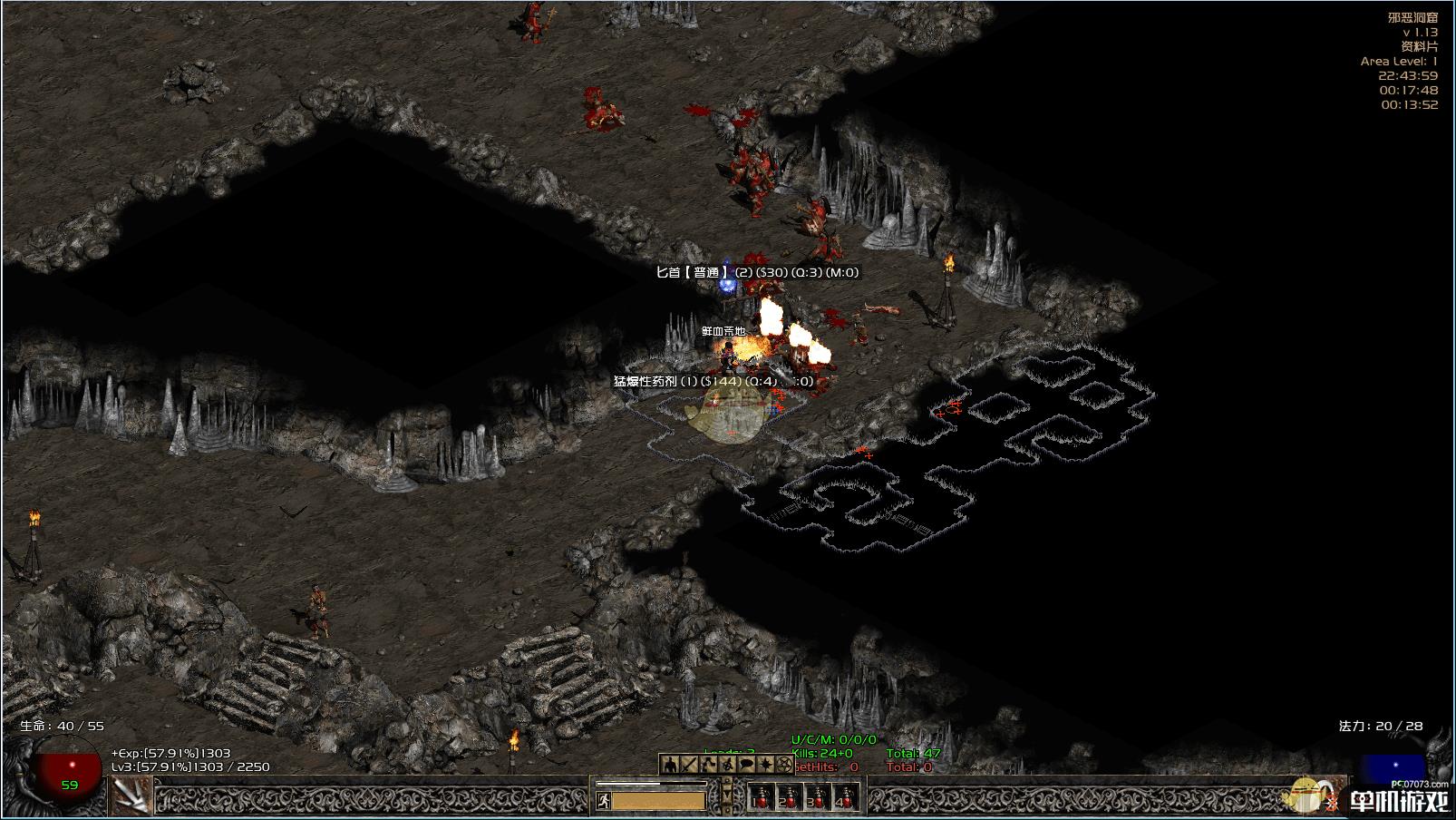Select the party icon in the mini panel

point(727,764)
